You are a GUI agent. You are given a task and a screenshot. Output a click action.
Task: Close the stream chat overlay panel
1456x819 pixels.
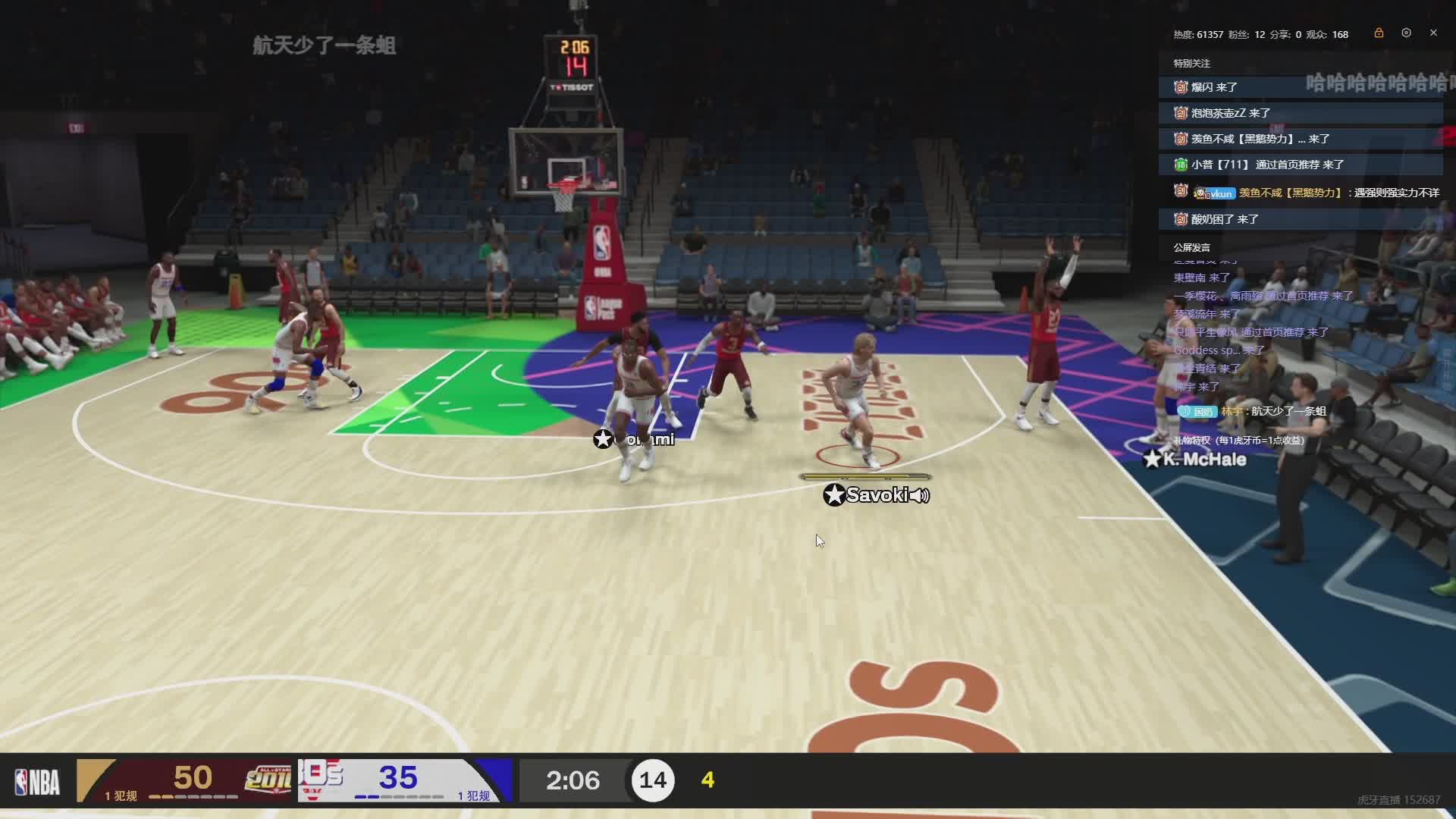[x=1433, y=33]
